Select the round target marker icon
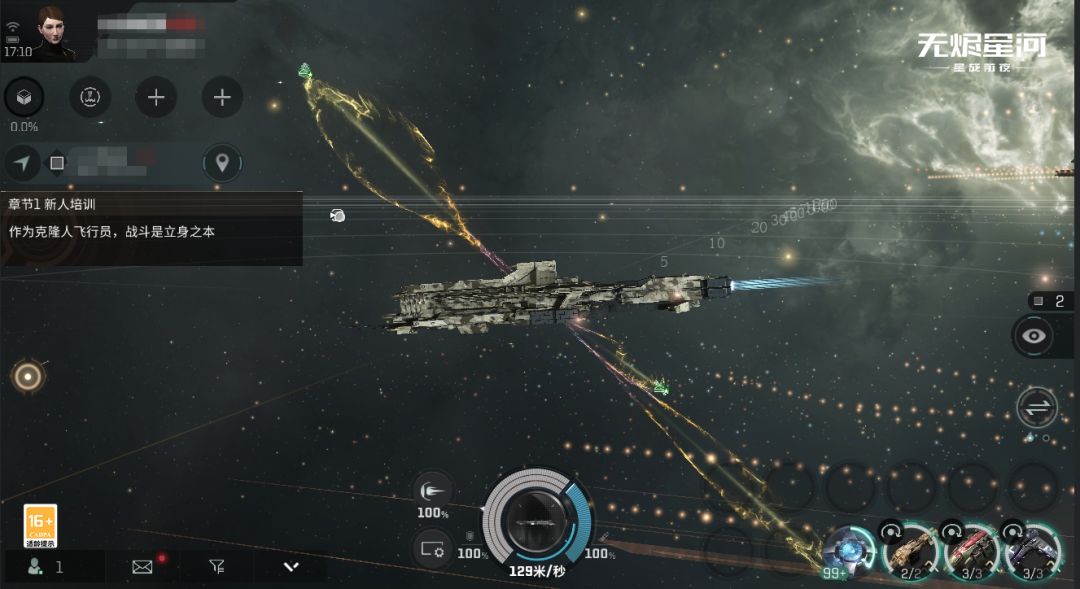 pos(27,377)
